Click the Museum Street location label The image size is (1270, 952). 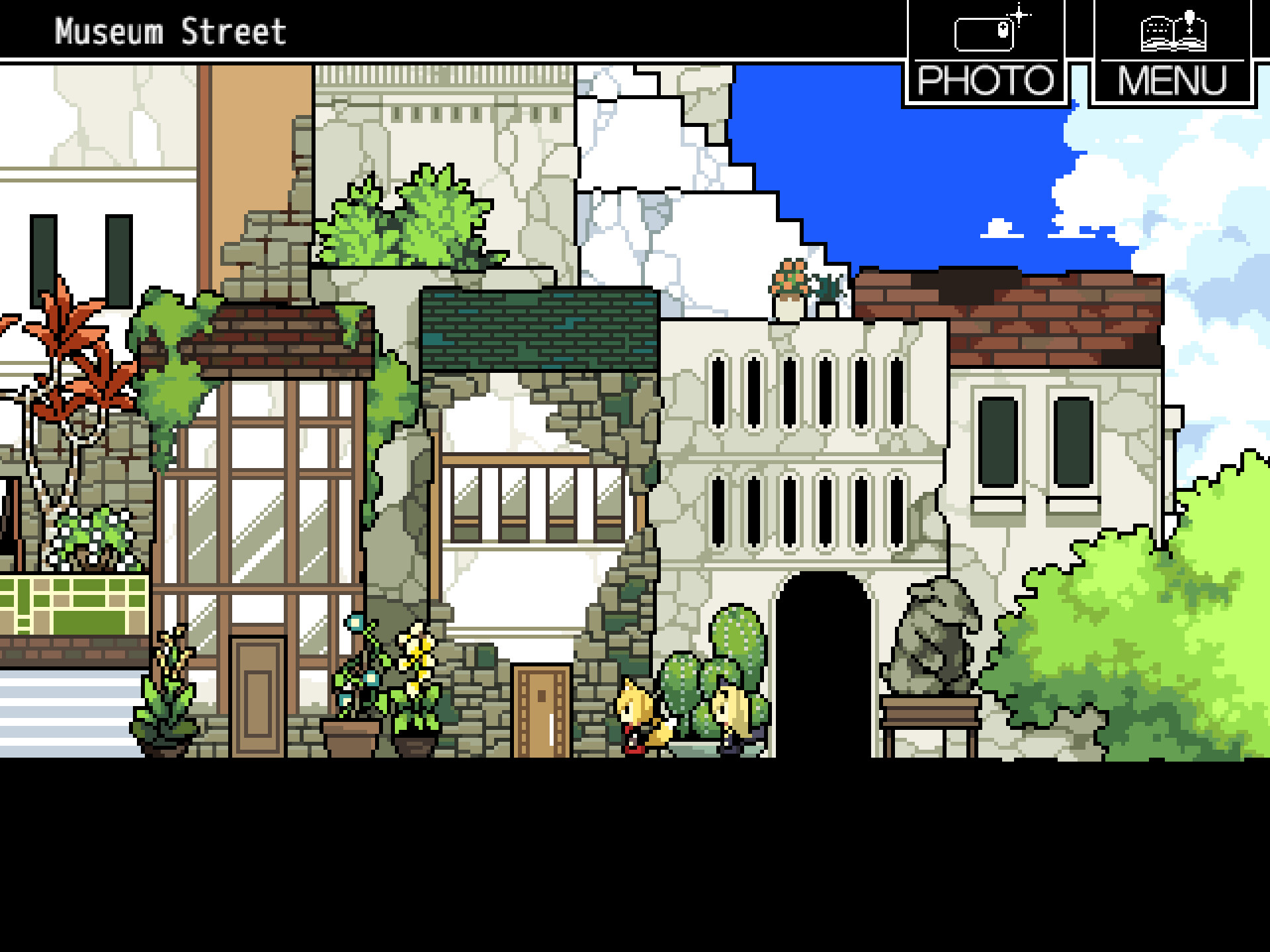pos(171,30)
